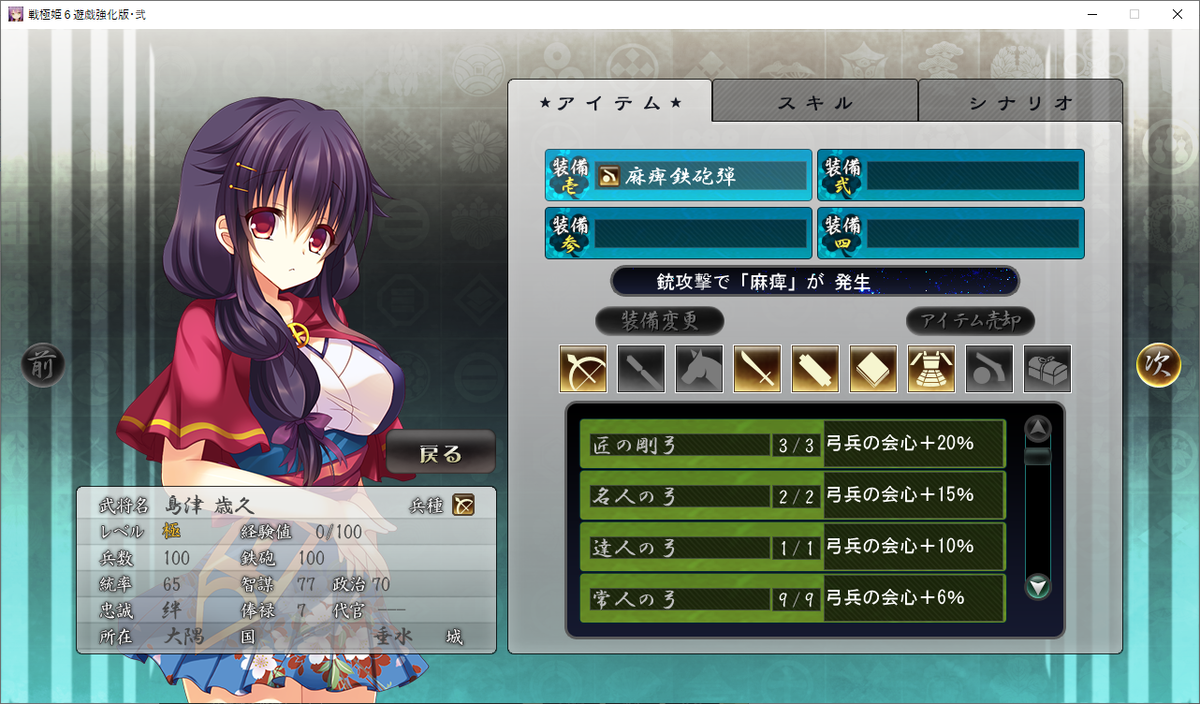Screen dimensions: 1200x704
Task: Click the アイテム売却 sell button
Action: (x=970, y=321)
